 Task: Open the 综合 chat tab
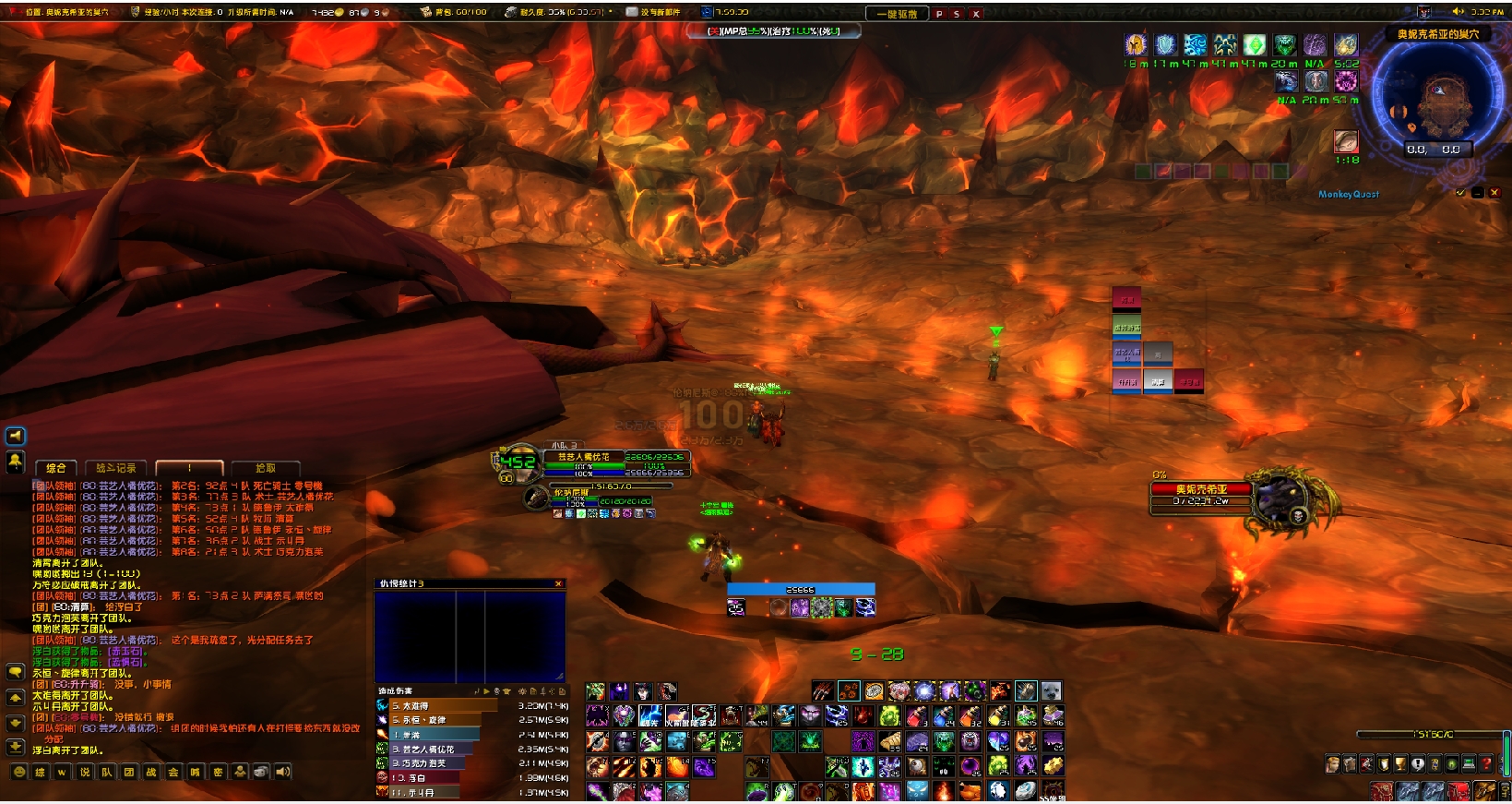point(56,468)
